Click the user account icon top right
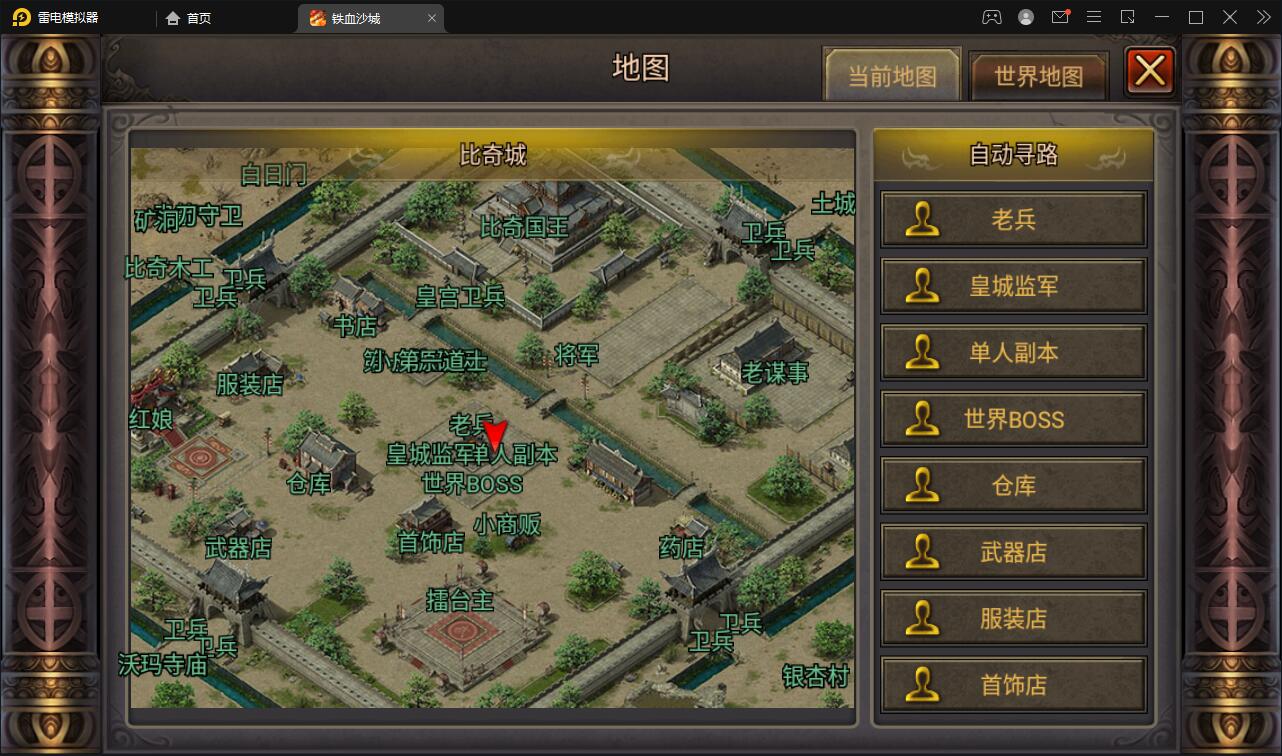The width and height of the screenshot is (1282, 756). (1025, 17)
